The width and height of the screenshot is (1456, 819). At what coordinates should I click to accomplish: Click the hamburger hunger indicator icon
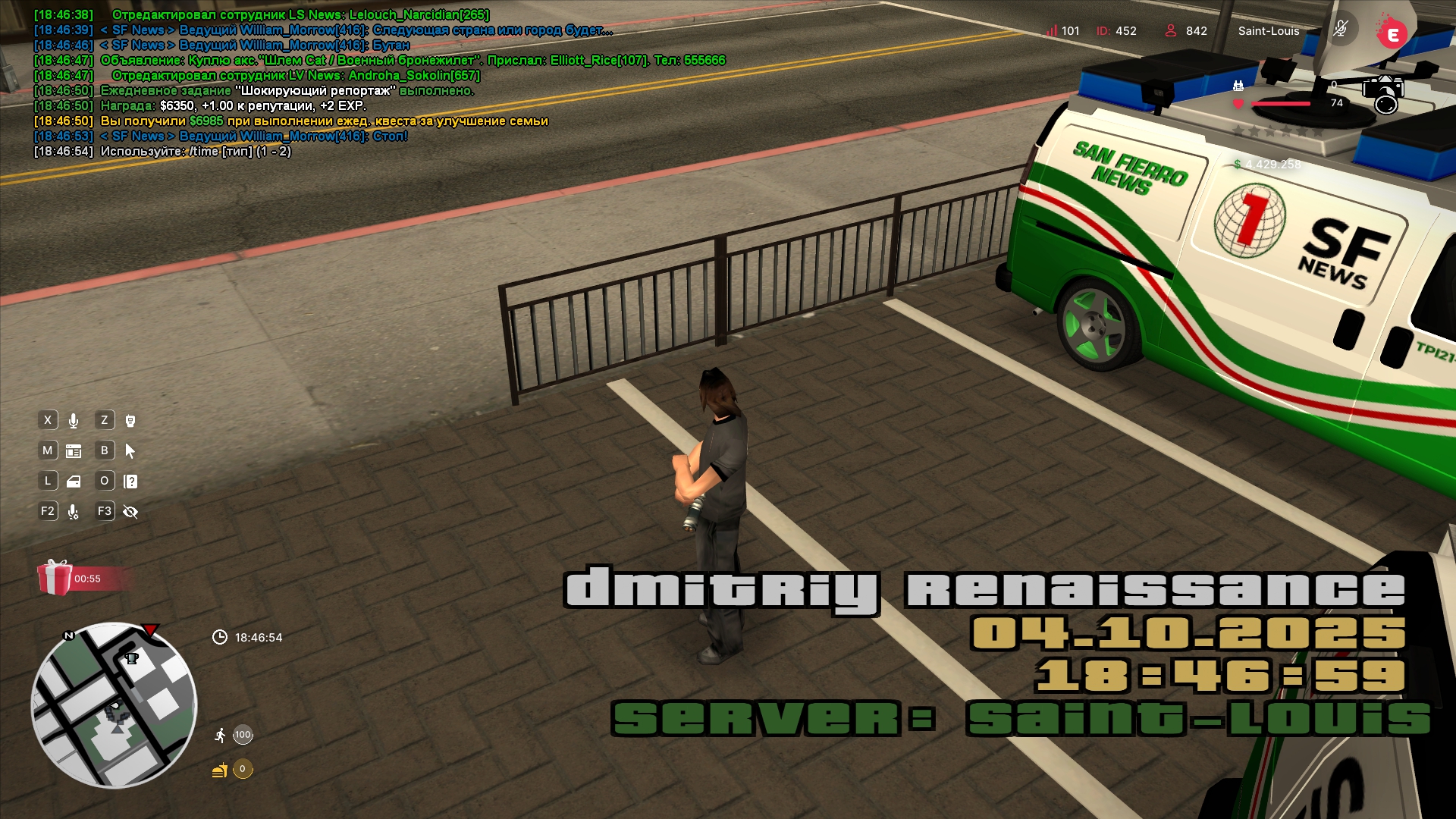click(220, 770)
